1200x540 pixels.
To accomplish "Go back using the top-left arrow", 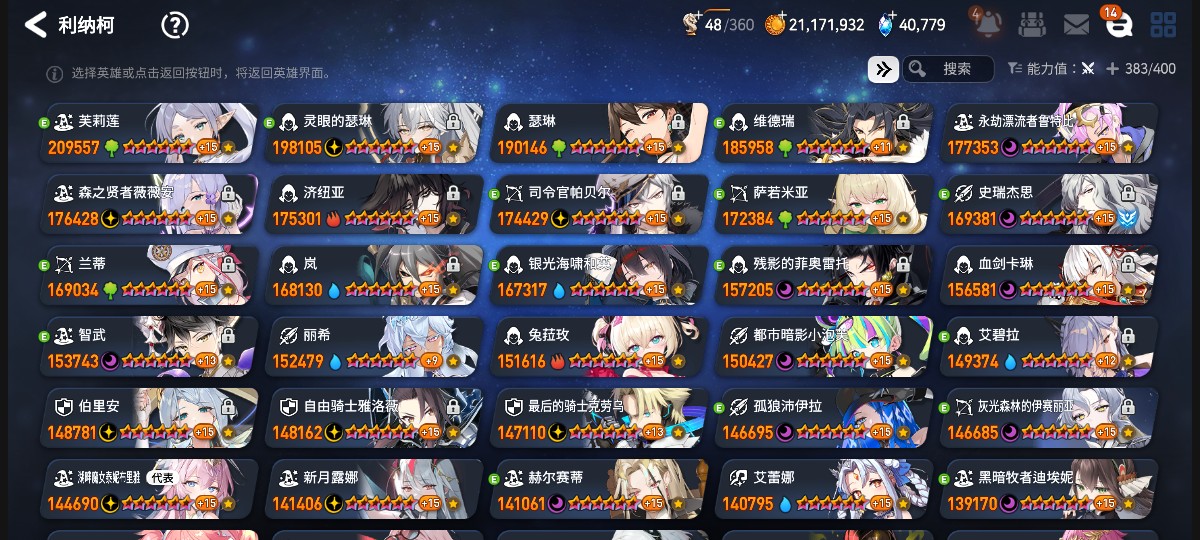I will 36,25.
